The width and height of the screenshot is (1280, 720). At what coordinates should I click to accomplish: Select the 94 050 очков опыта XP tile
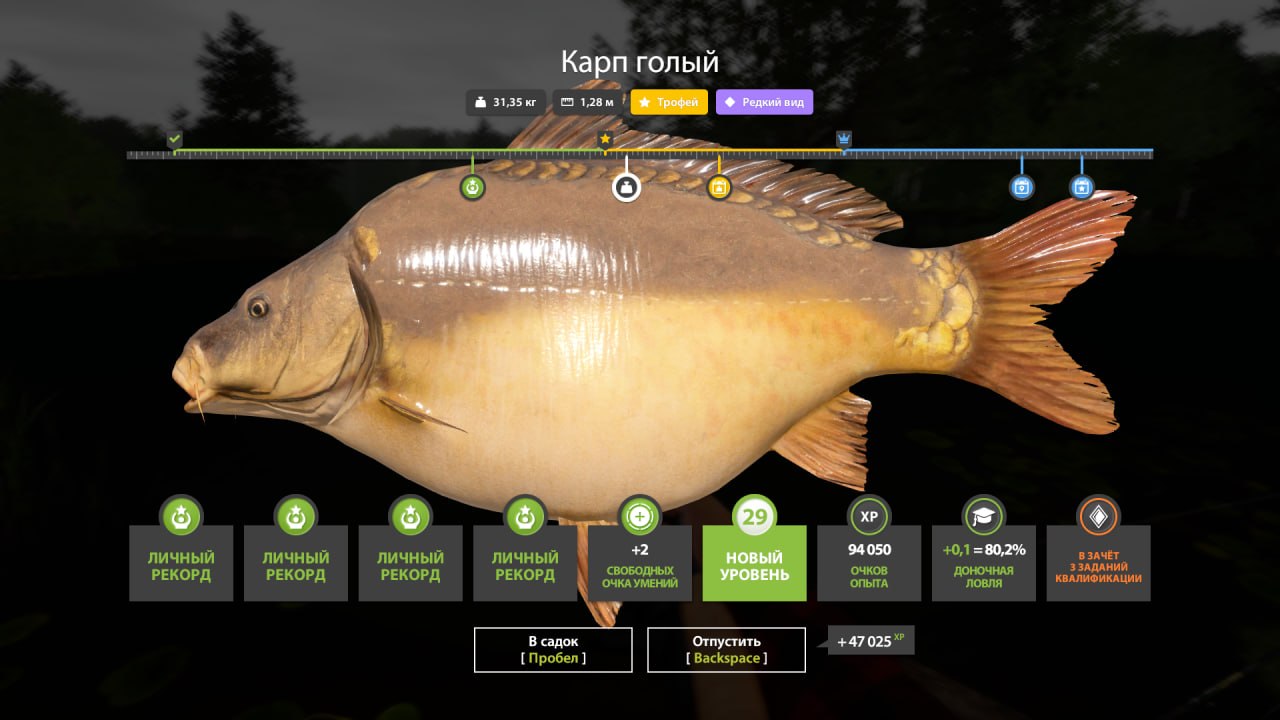click(x=869, y=562)
